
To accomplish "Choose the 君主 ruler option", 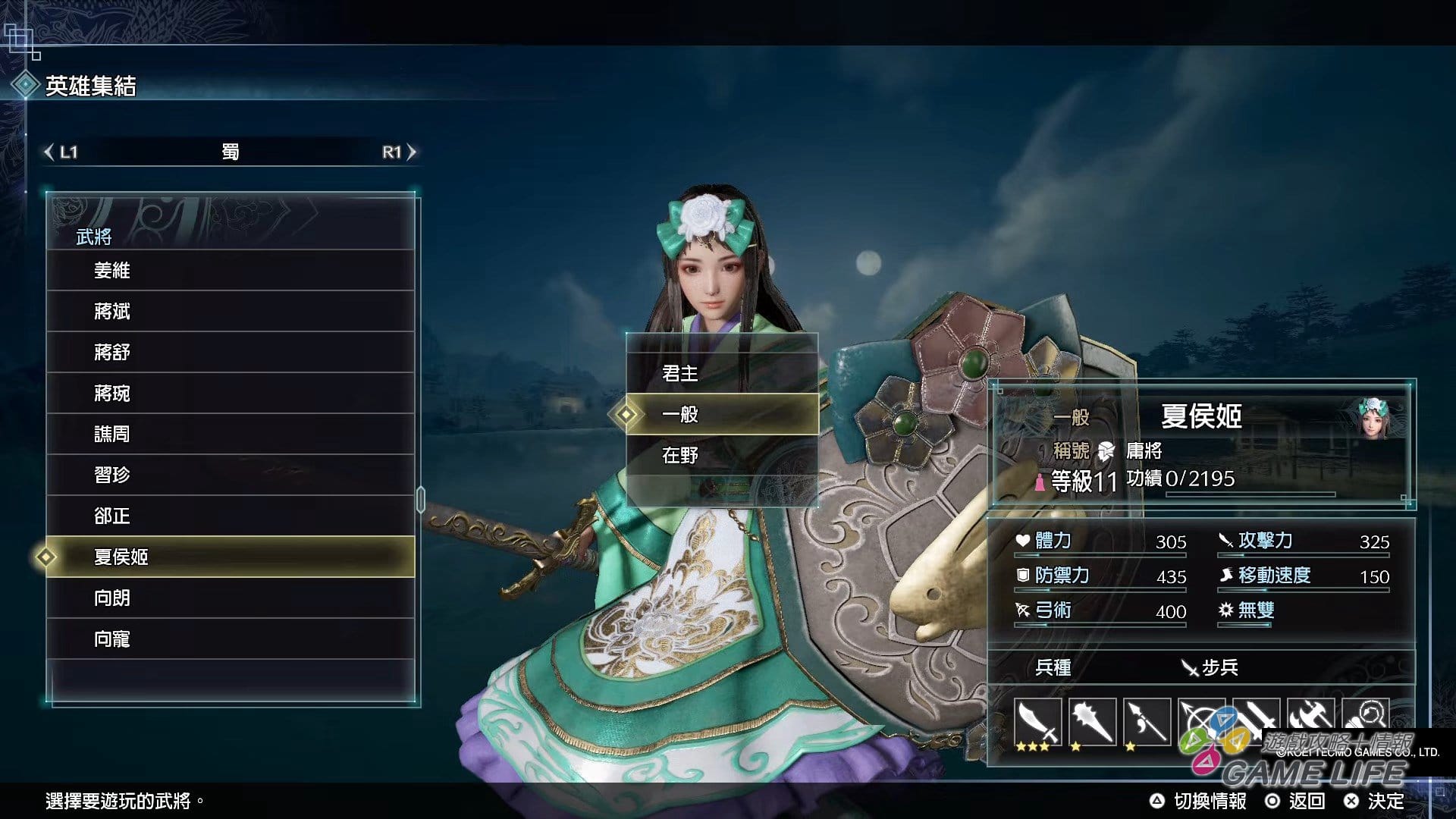I will click(x=721, y=373).
